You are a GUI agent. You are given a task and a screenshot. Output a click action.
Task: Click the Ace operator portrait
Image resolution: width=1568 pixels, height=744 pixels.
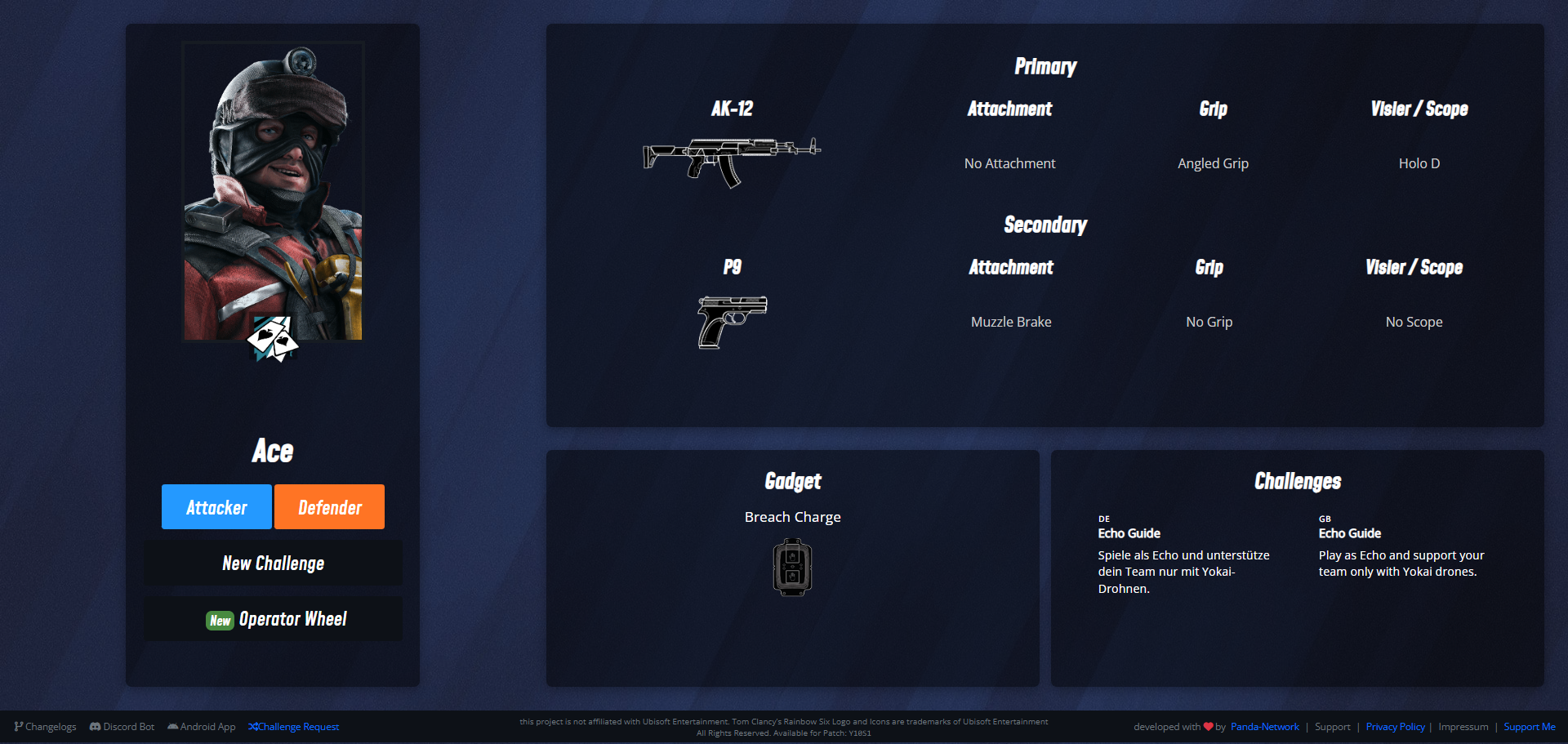pyautogui.click(x=273, y=192)
